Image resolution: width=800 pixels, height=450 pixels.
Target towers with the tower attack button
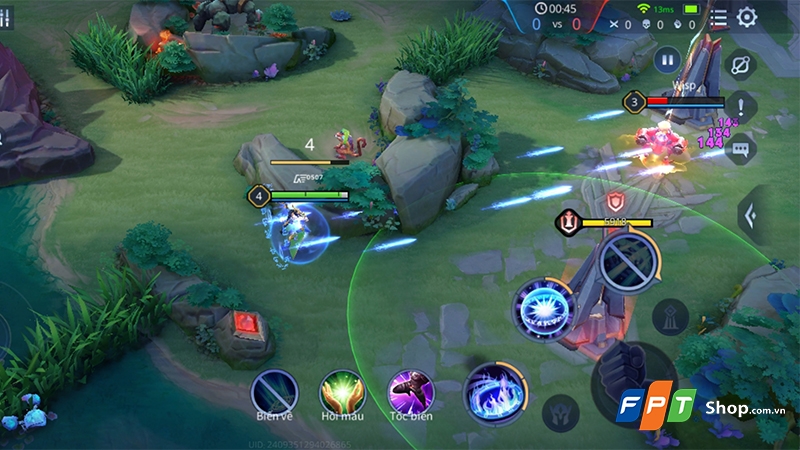click(669, 317)
